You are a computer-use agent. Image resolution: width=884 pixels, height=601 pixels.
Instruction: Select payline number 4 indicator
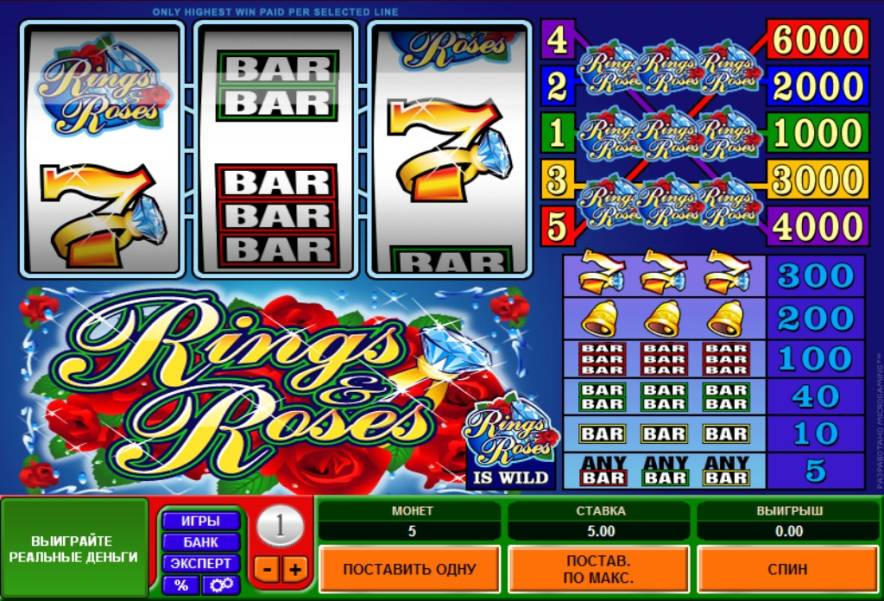point(557,41)
